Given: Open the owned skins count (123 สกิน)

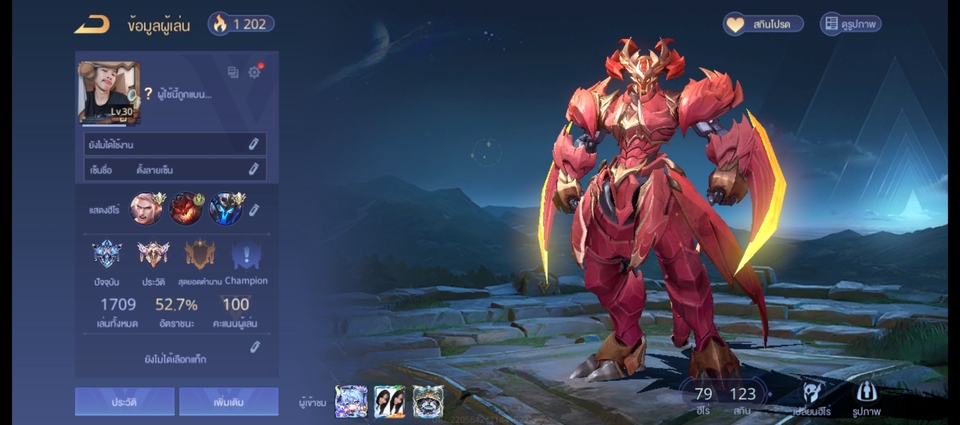Looking at the screenshot, I should (x=744, y=398).
